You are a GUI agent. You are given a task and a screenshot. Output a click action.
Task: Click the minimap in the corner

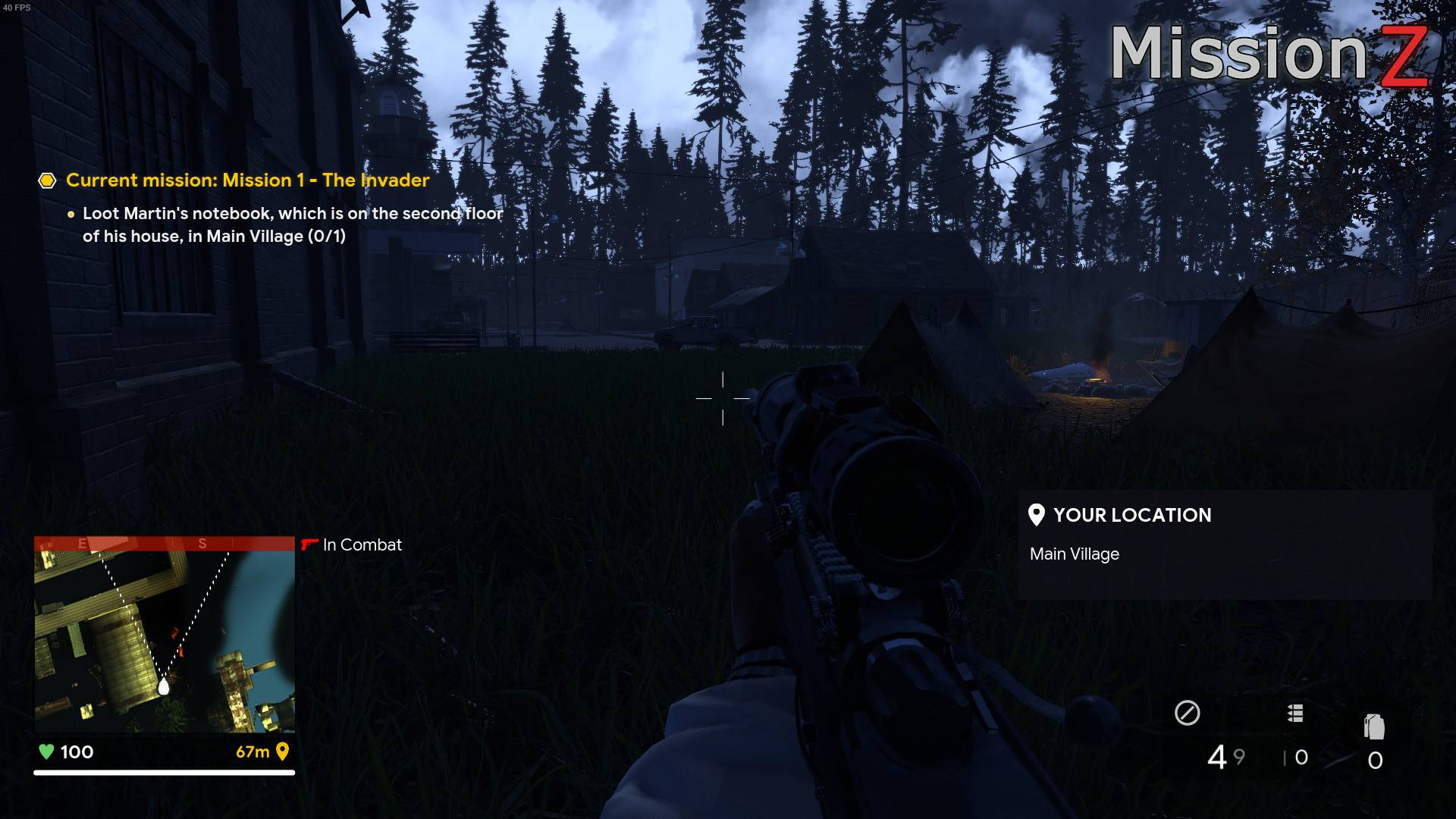point(164,635)
